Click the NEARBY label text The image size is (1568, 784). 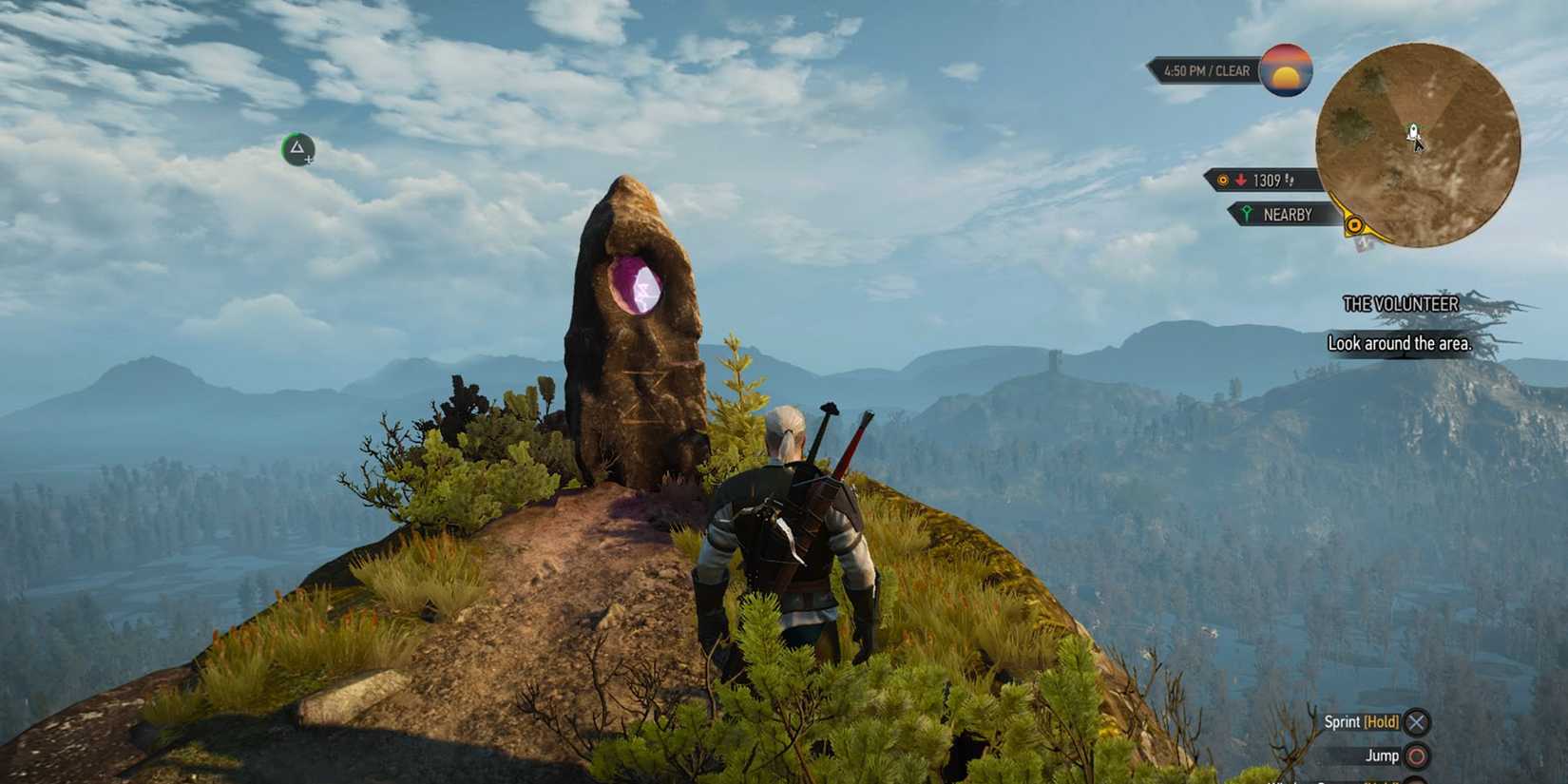pyautogui.click(x=1288, y=214)
